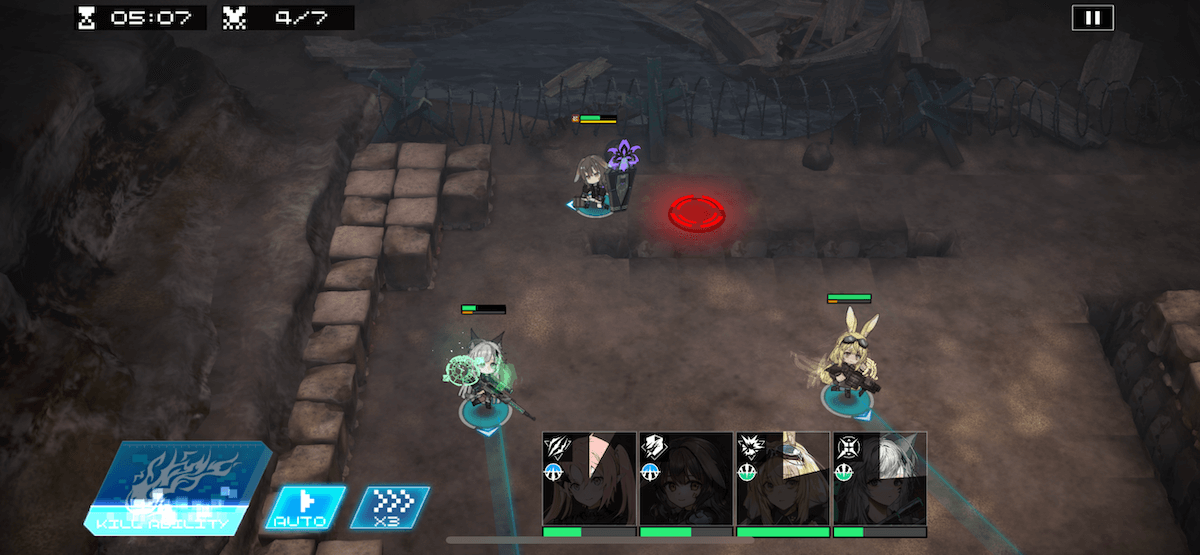The width and height of the screenshot is (1200, 555).
Task: Toggle AUTO battle mode
Action: point(304,507)
